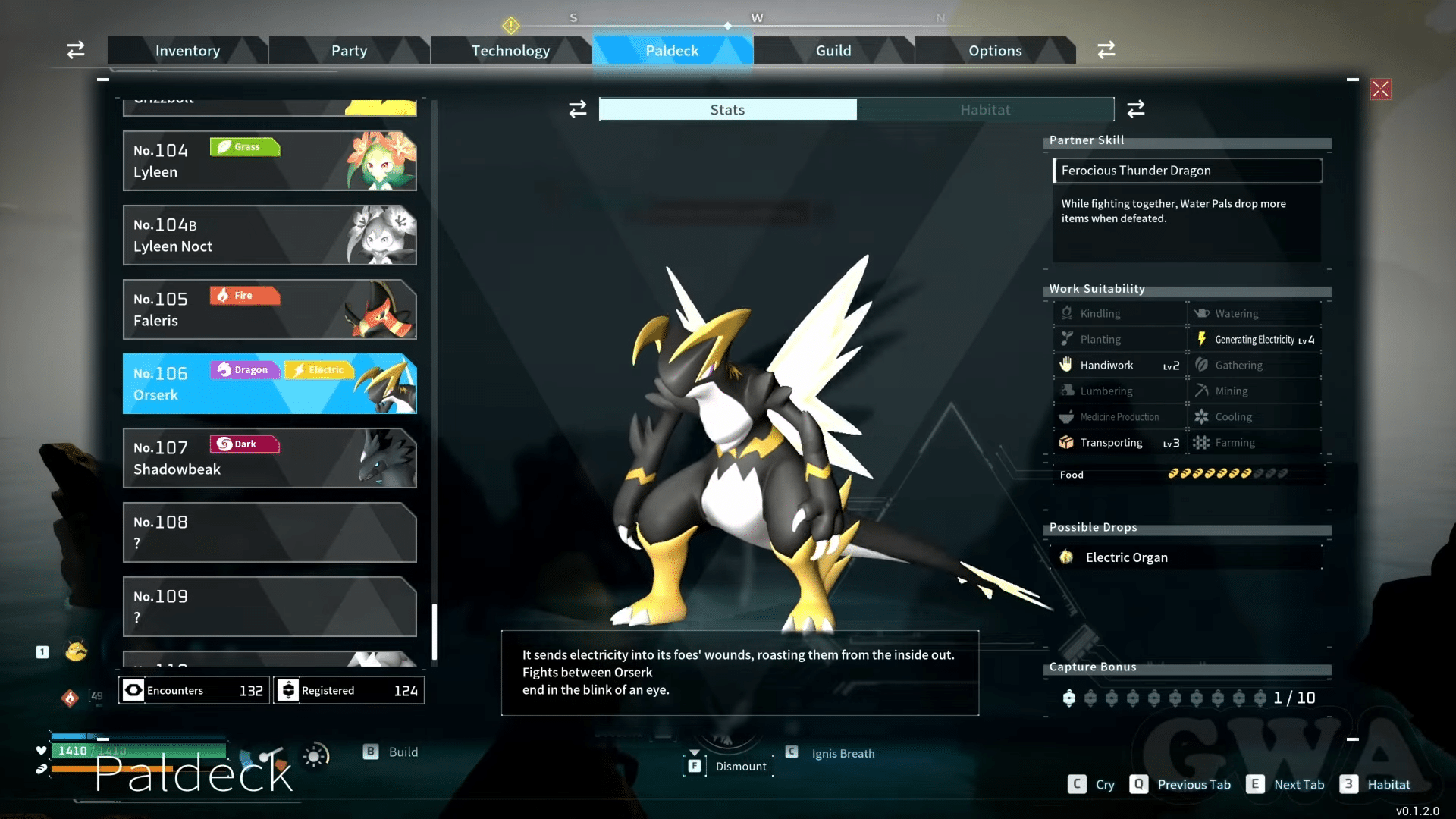Choose Shadowbeak entry No.107

click(269, 458)
